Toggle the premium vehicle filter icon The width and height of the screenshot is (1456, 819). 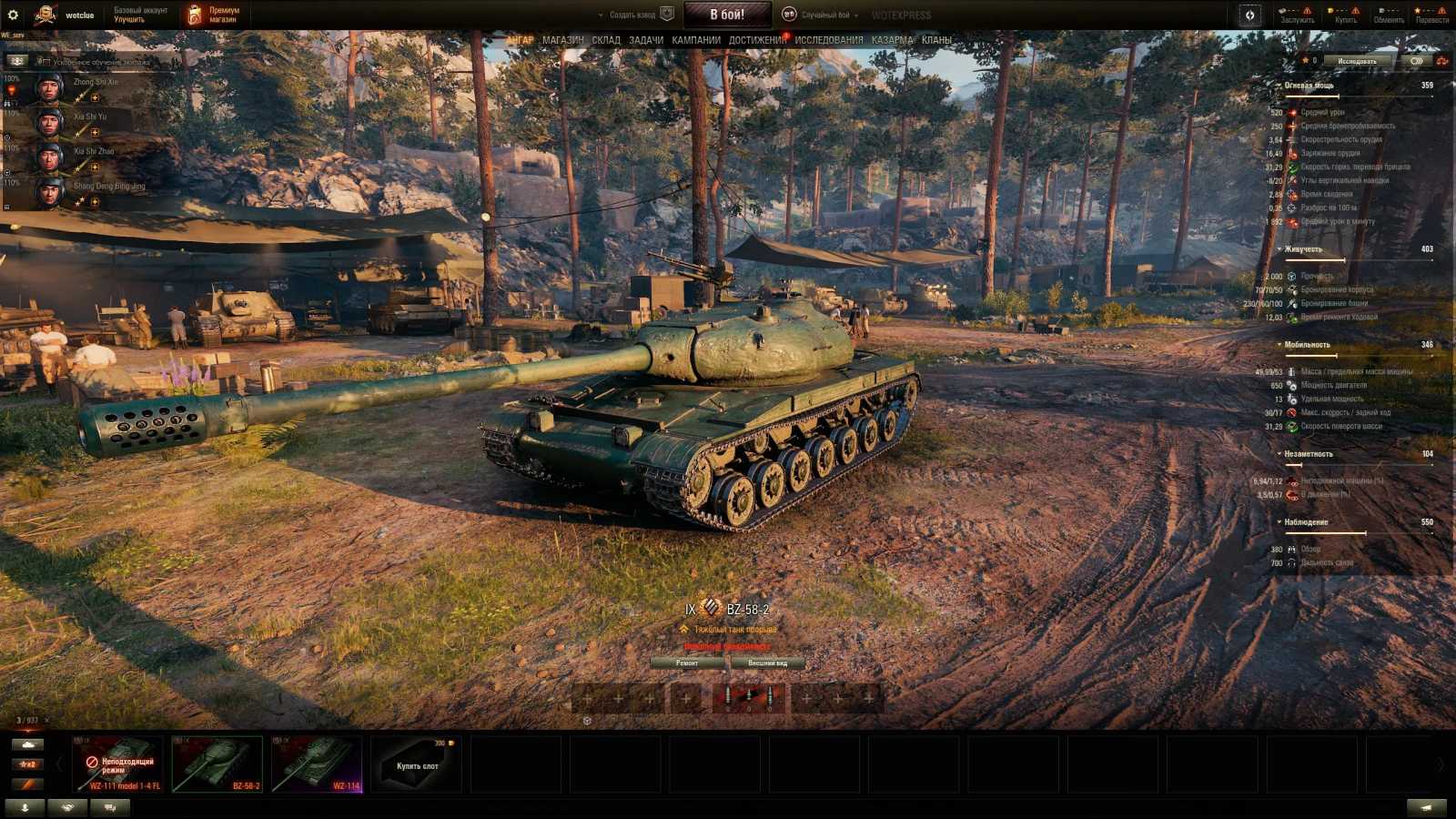[27, 784]
